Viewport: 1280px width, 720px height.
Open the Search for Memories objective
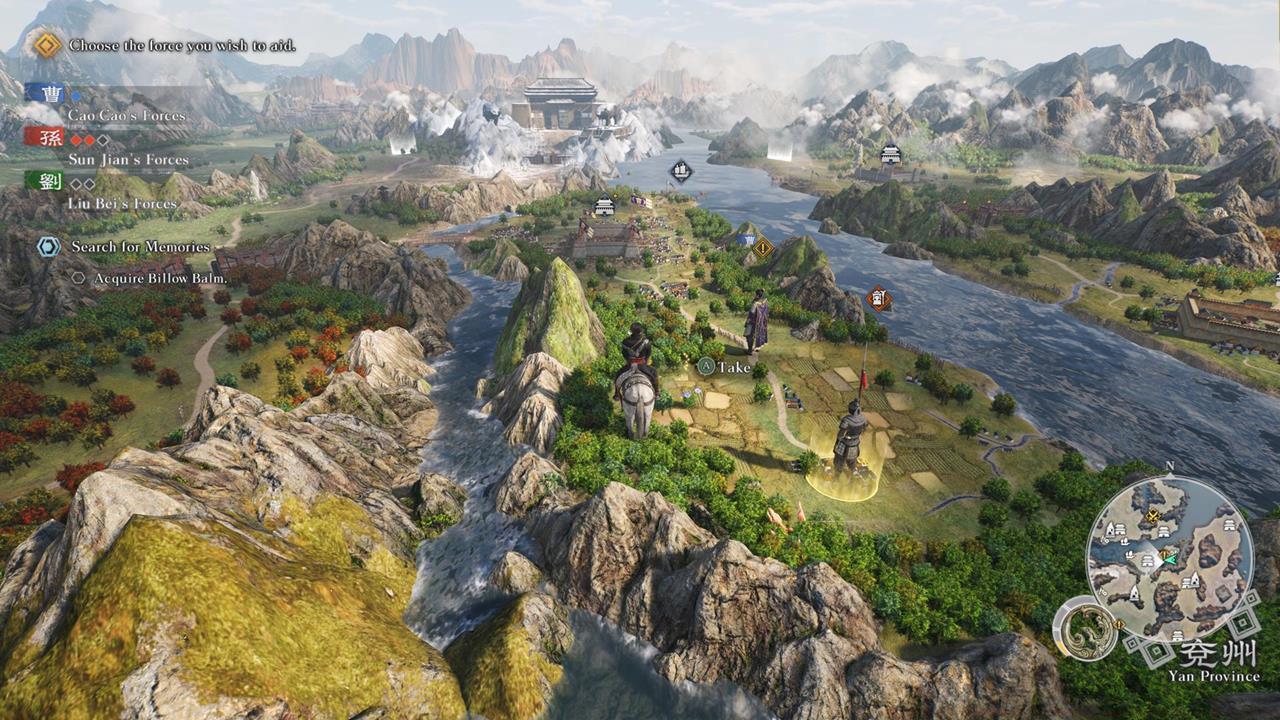pyautogui.click(x=140, y=247)
